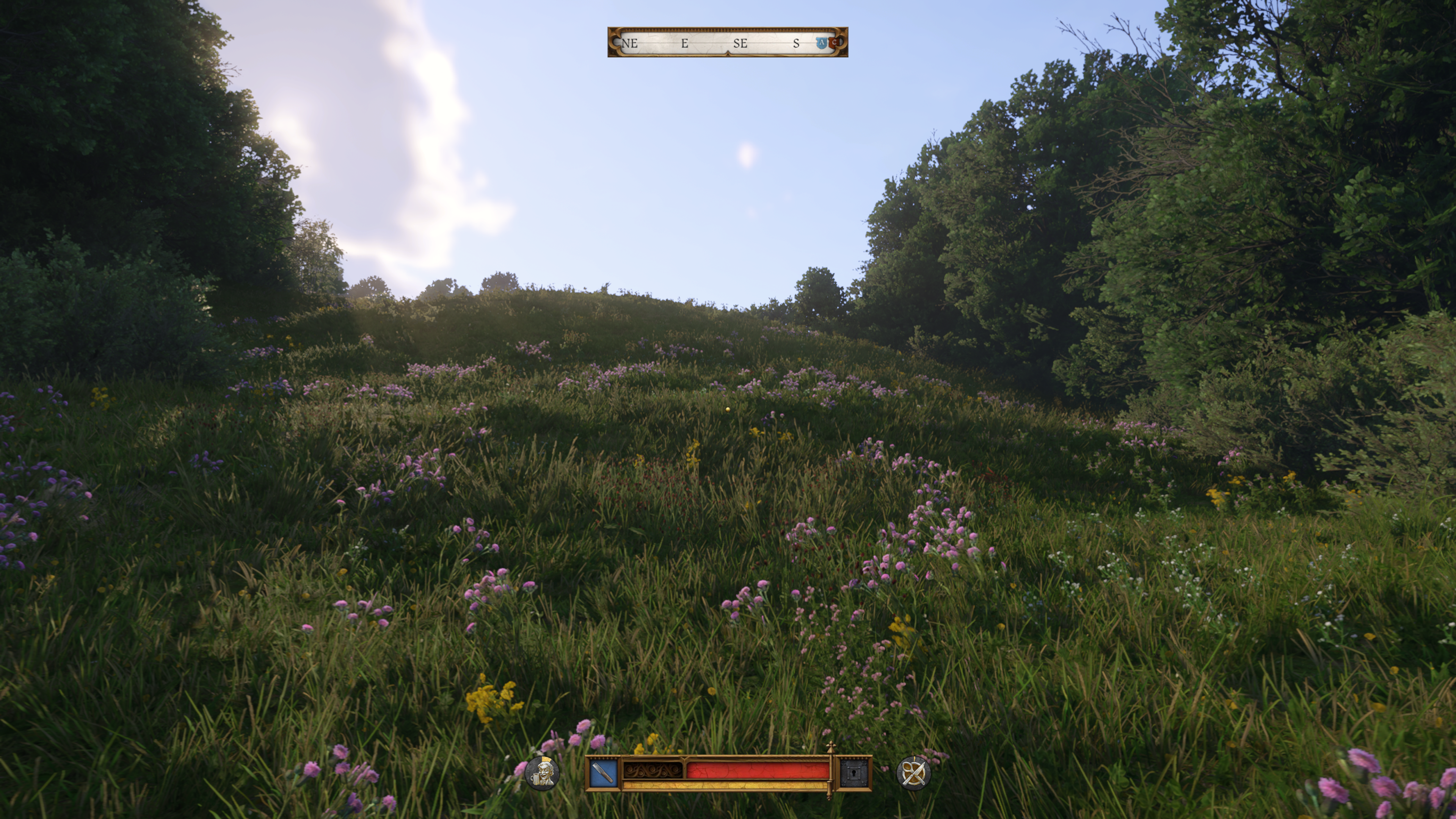Click the equipped blade weapon slot

click(x=603, y=773)
